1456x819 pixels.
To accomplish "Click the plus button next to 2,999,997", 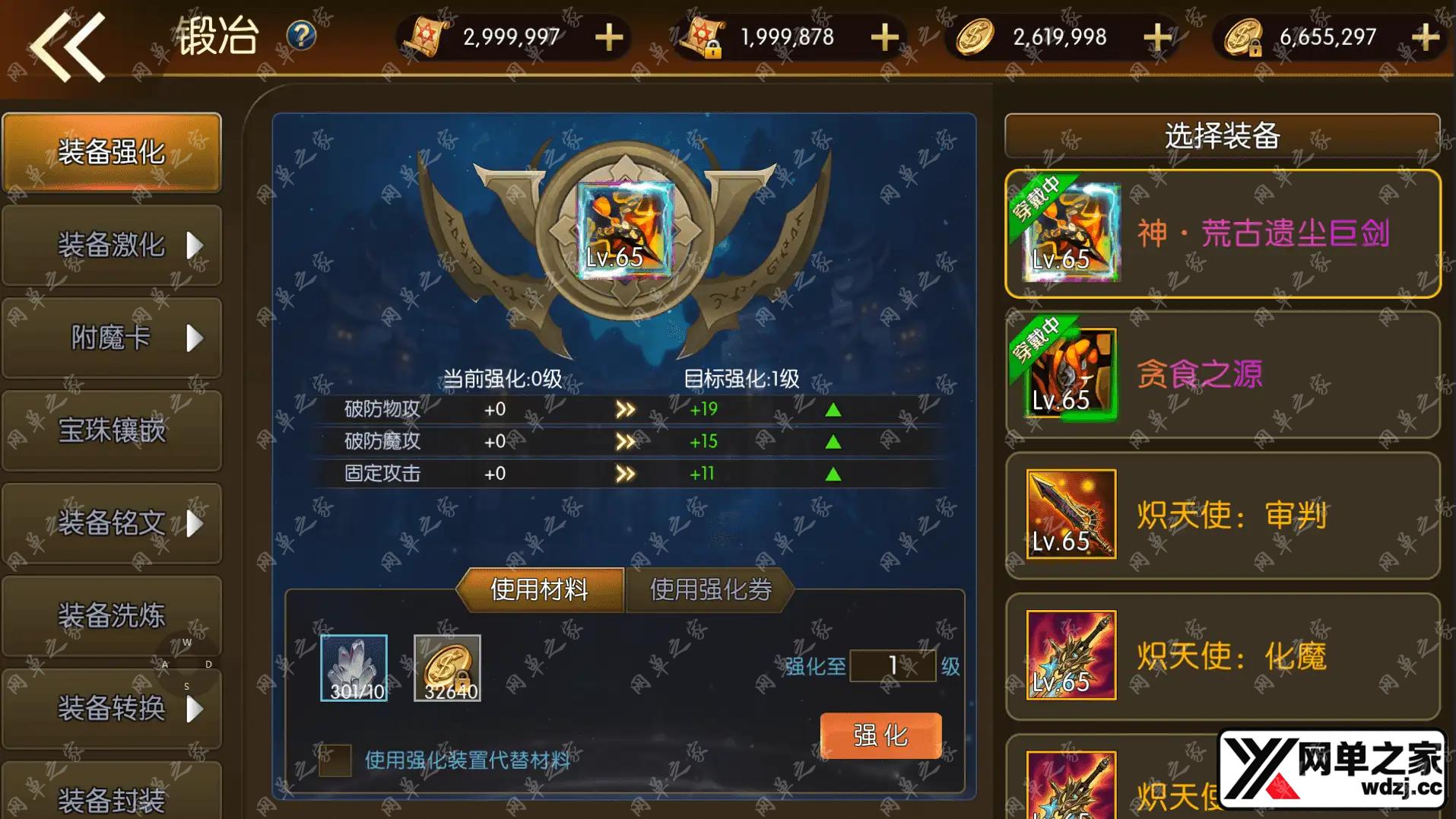I will (608, 36).
